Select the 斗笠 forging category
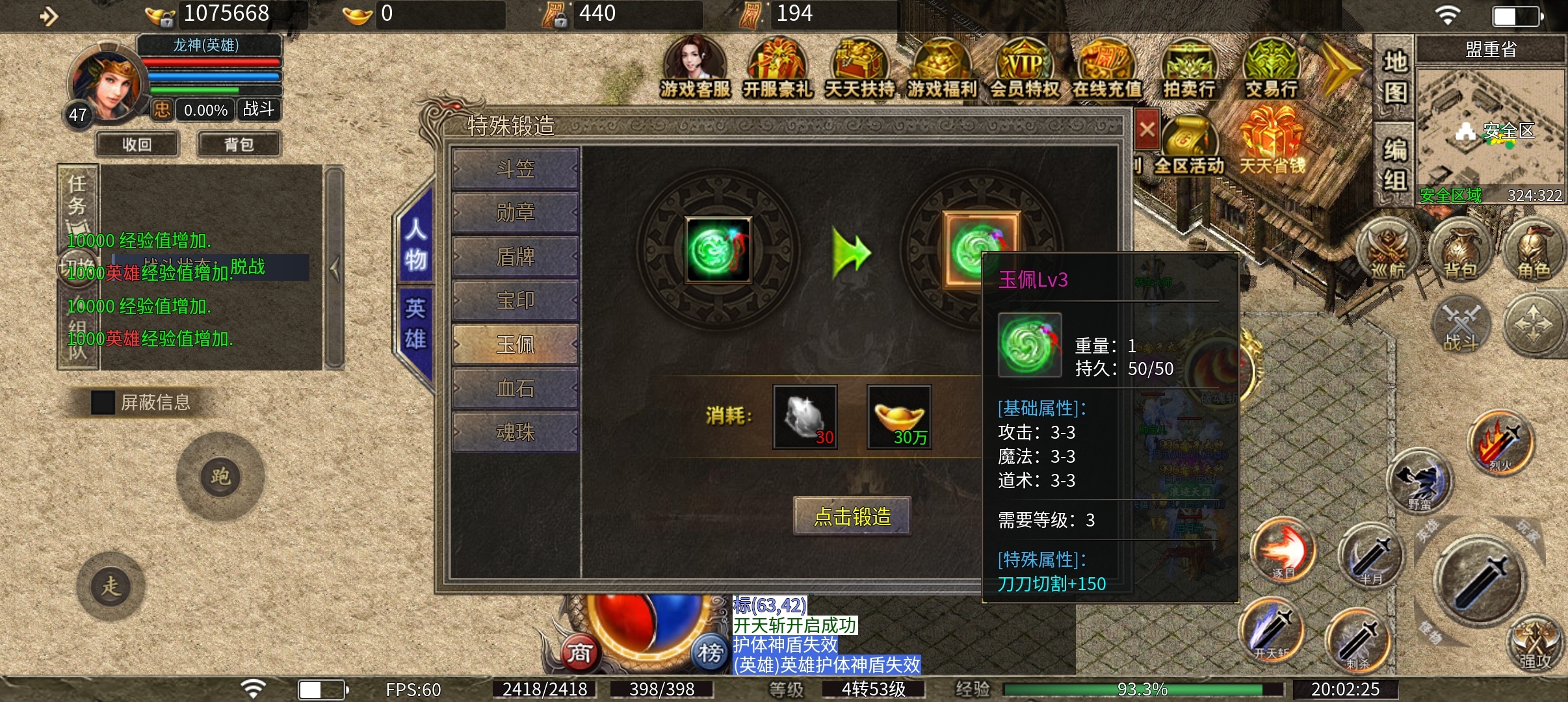This screenshot has height=702, width=1568. (x=515, y=169)
